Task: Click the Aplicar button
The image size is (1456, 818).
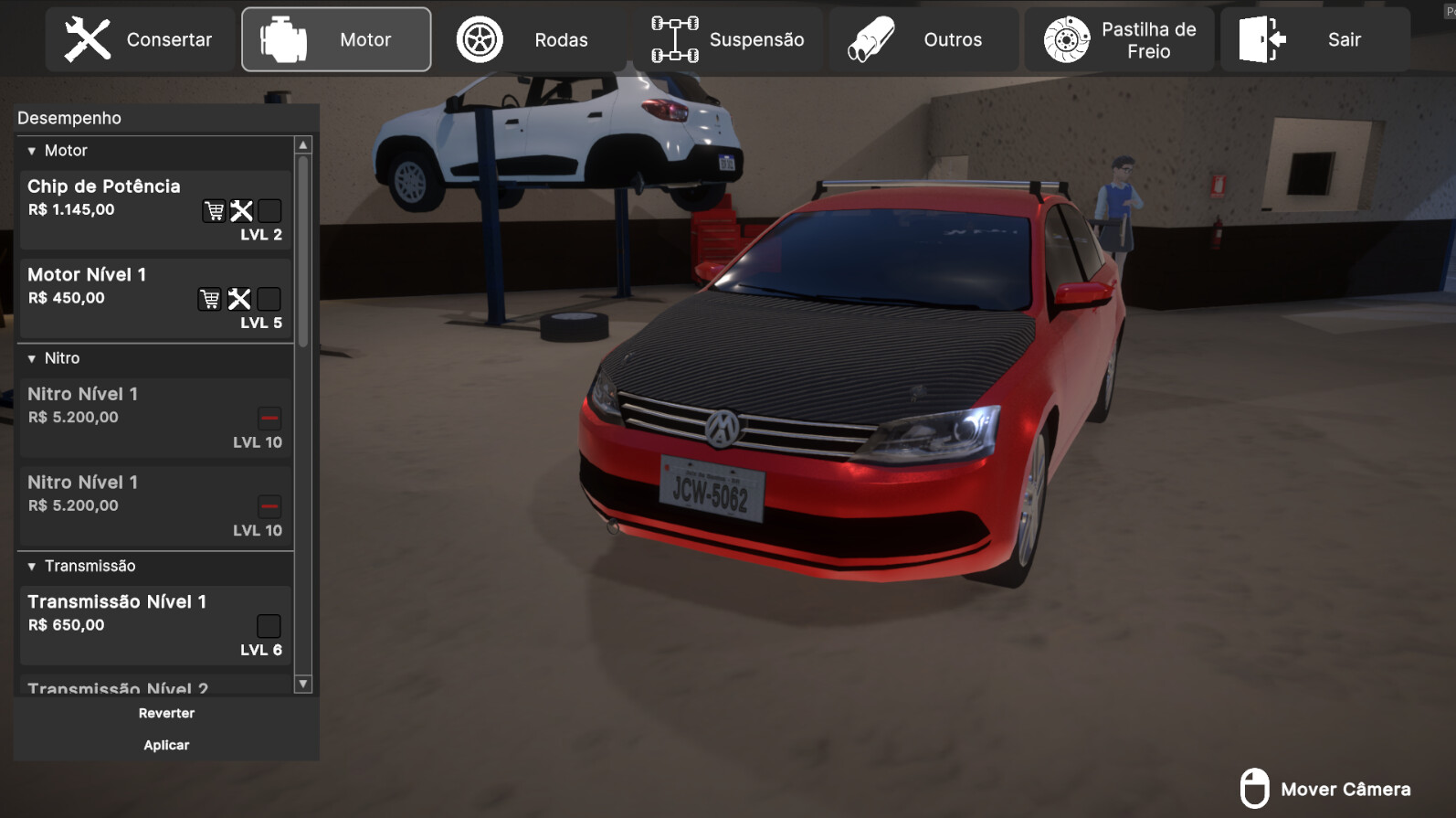Action: 166,745
